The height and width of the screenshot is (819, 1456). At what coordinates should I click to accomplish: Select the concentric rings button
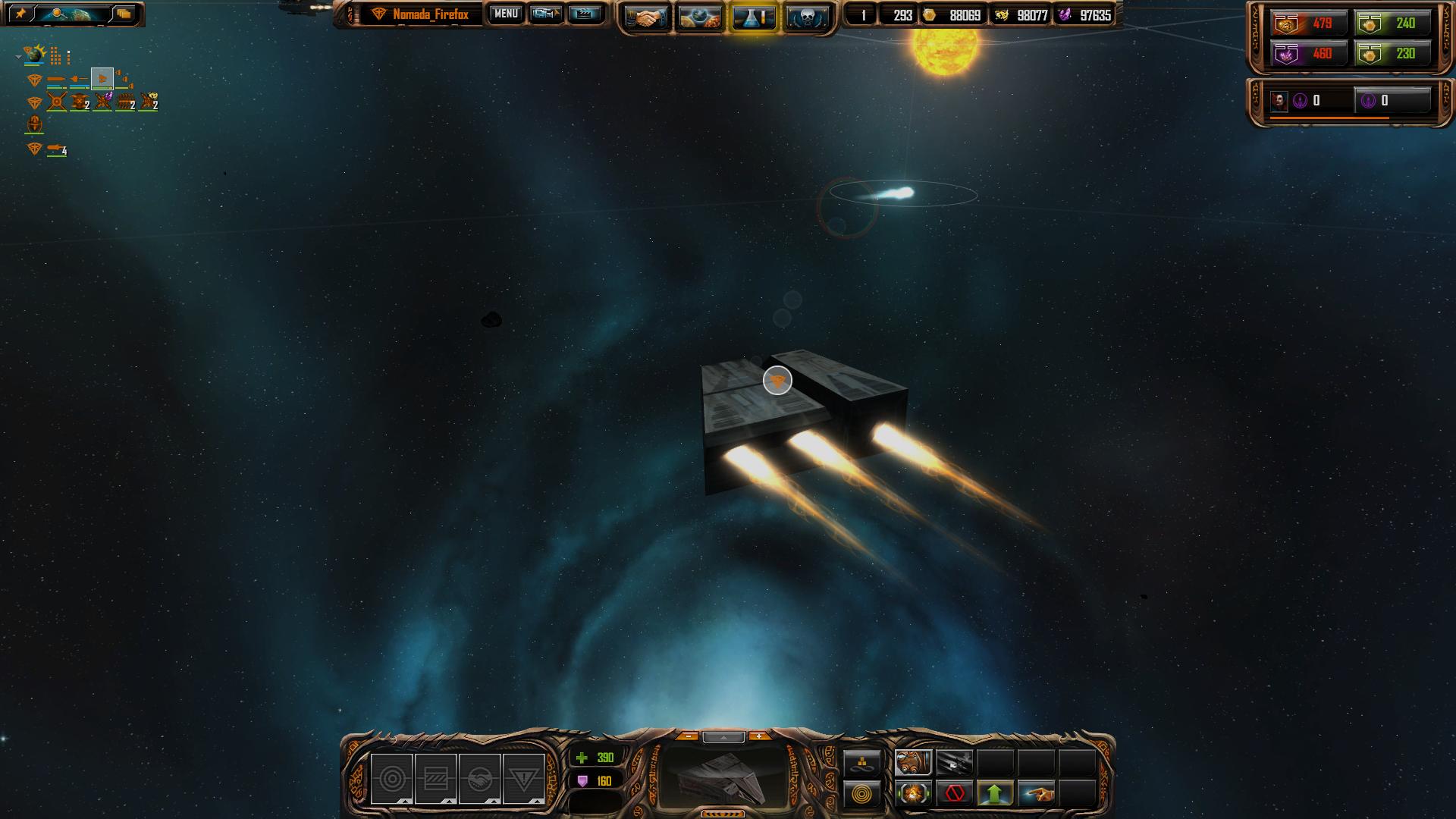pos(862,794)
